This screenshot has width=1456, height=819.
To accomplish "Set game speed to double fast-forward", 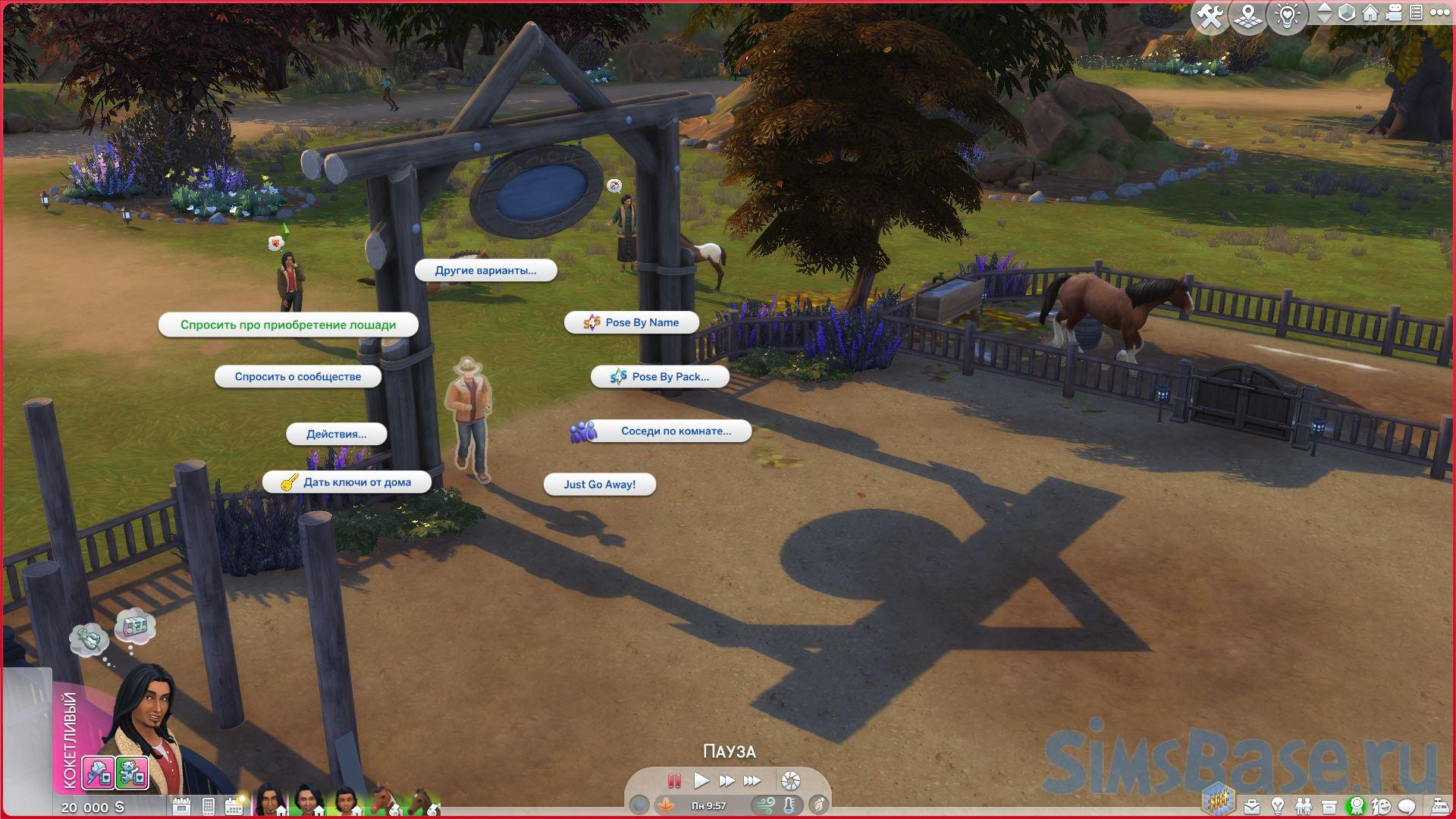I will (x=726, y=780).
